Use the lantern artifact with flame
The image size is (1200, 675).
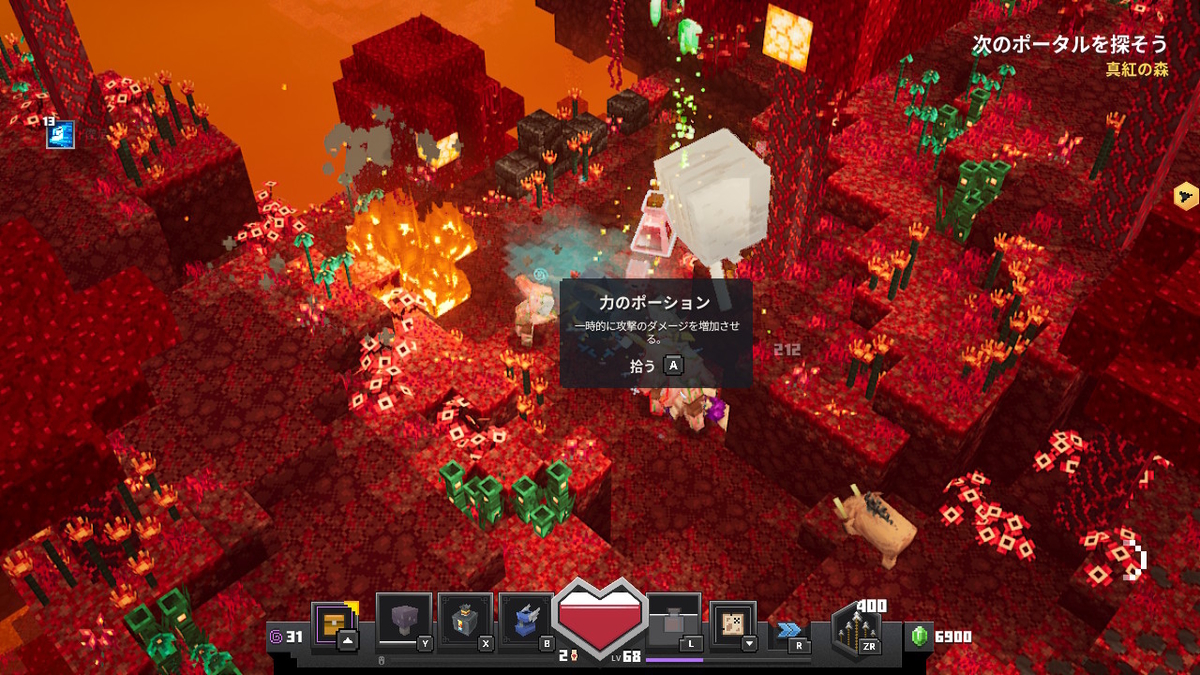tap(465, 622)
